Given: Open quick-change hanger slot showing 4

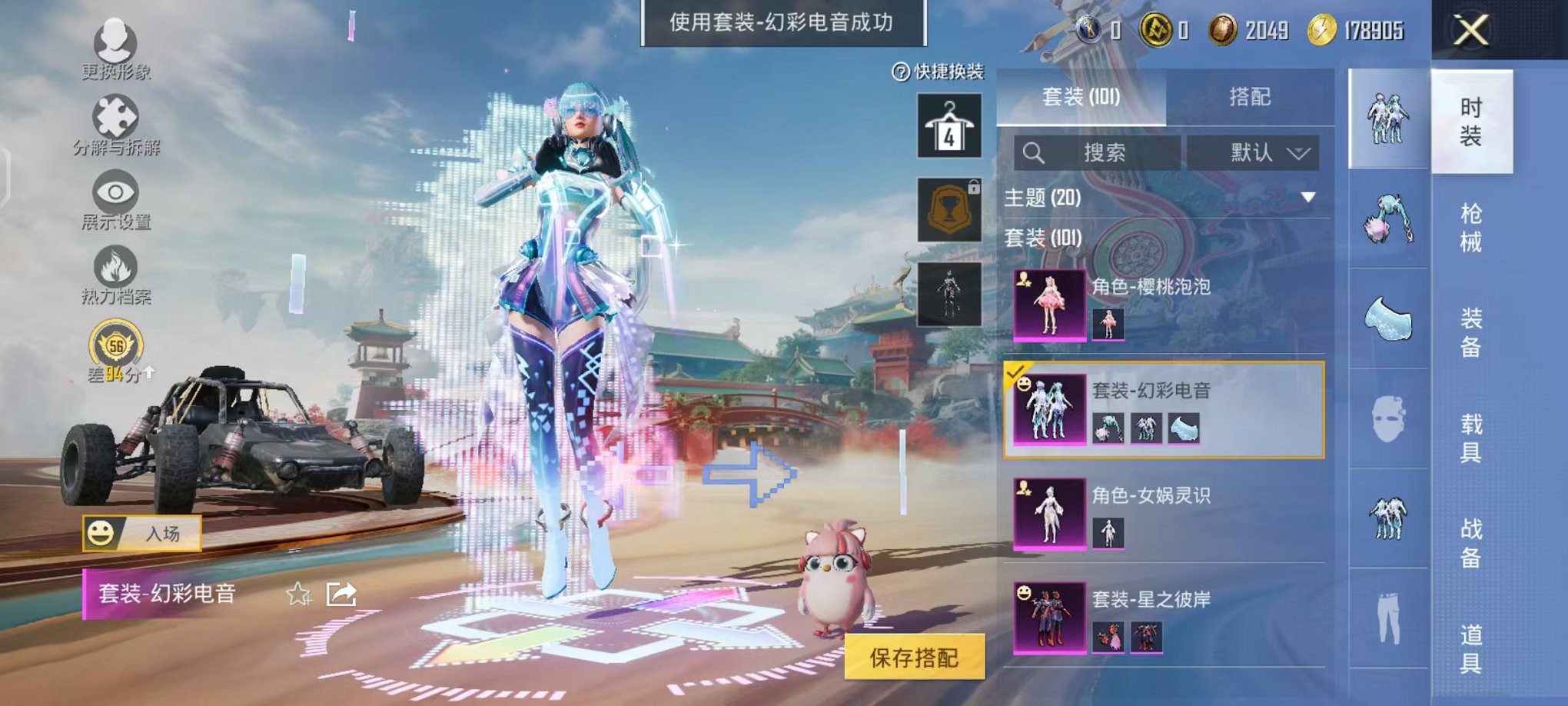Looking at the screenshot, I should pos(949,123).
